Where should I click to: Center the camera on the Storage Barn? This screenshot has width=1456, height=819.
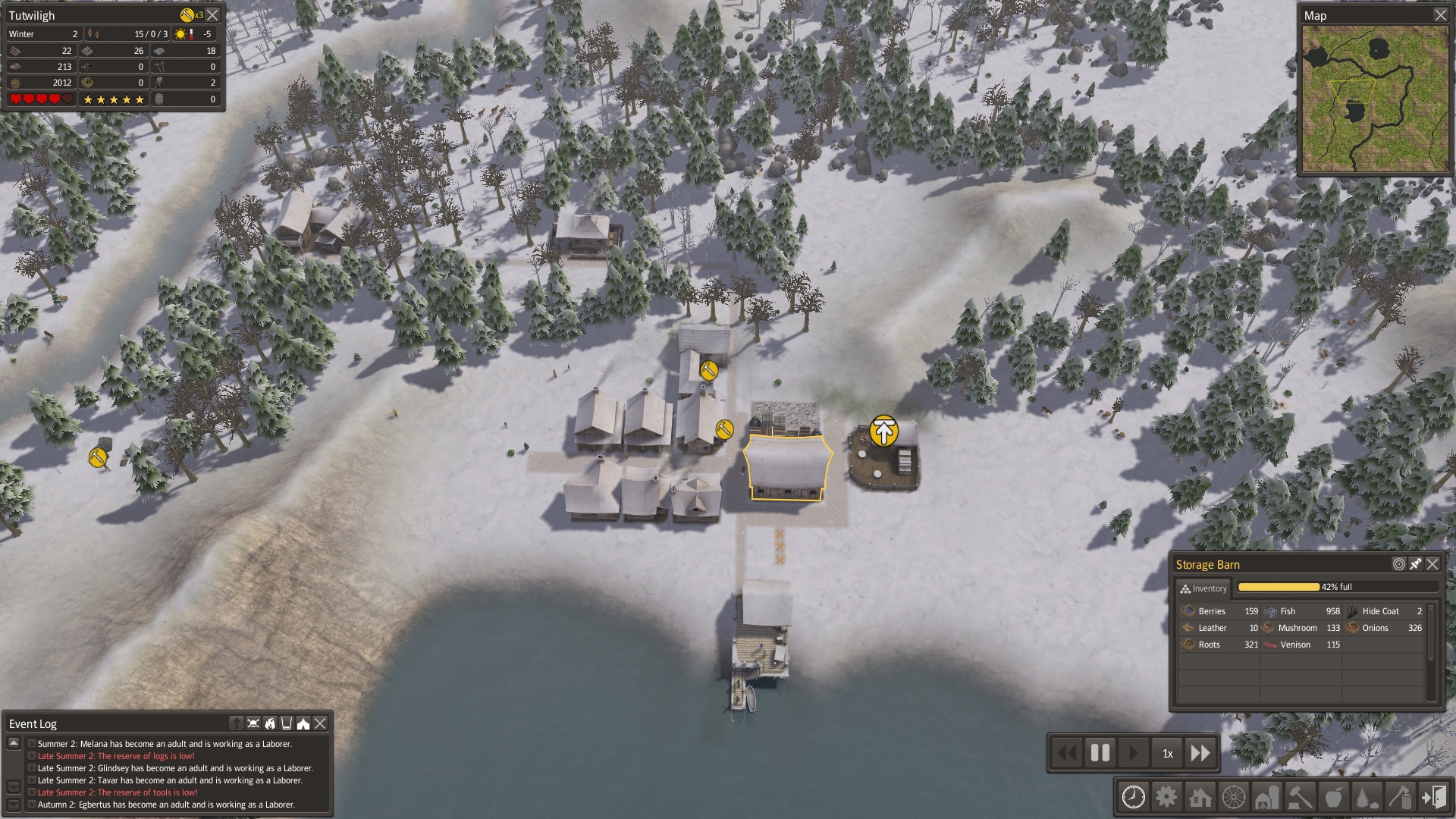(x=1399, y=564)
